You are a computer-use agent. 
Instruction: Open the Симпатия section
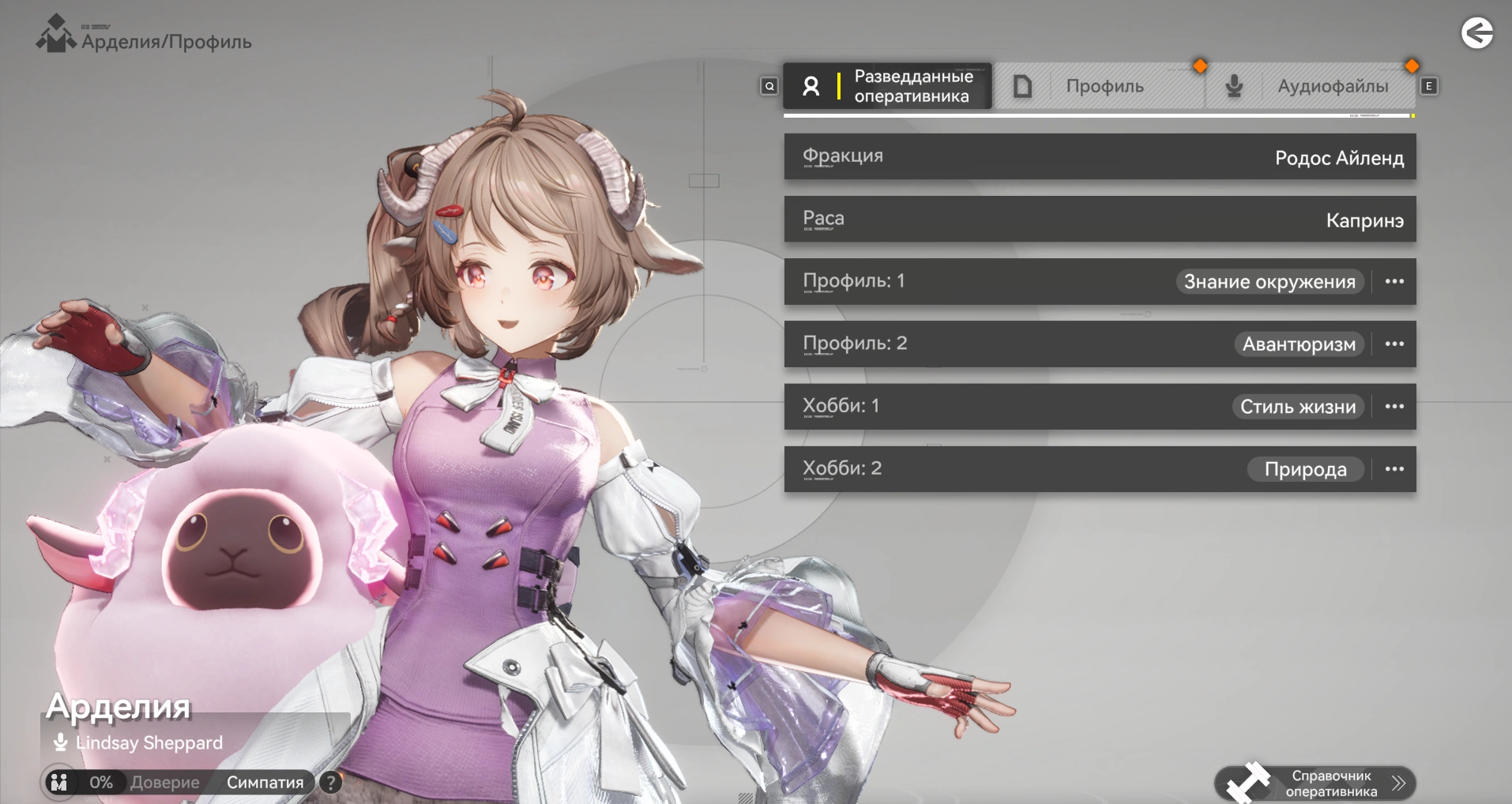tap(265, 783)
